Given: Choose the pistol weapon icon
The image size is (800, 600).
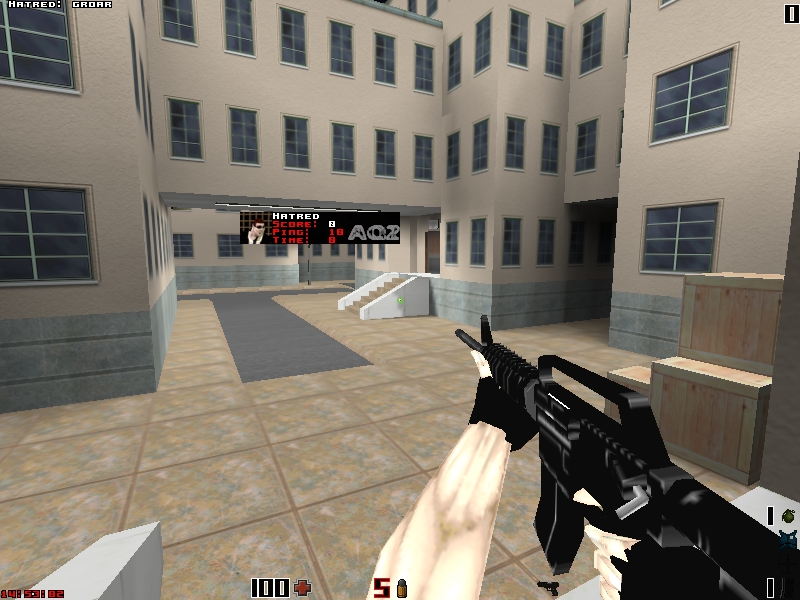Looking at the screenshot, I should point(547,586).
